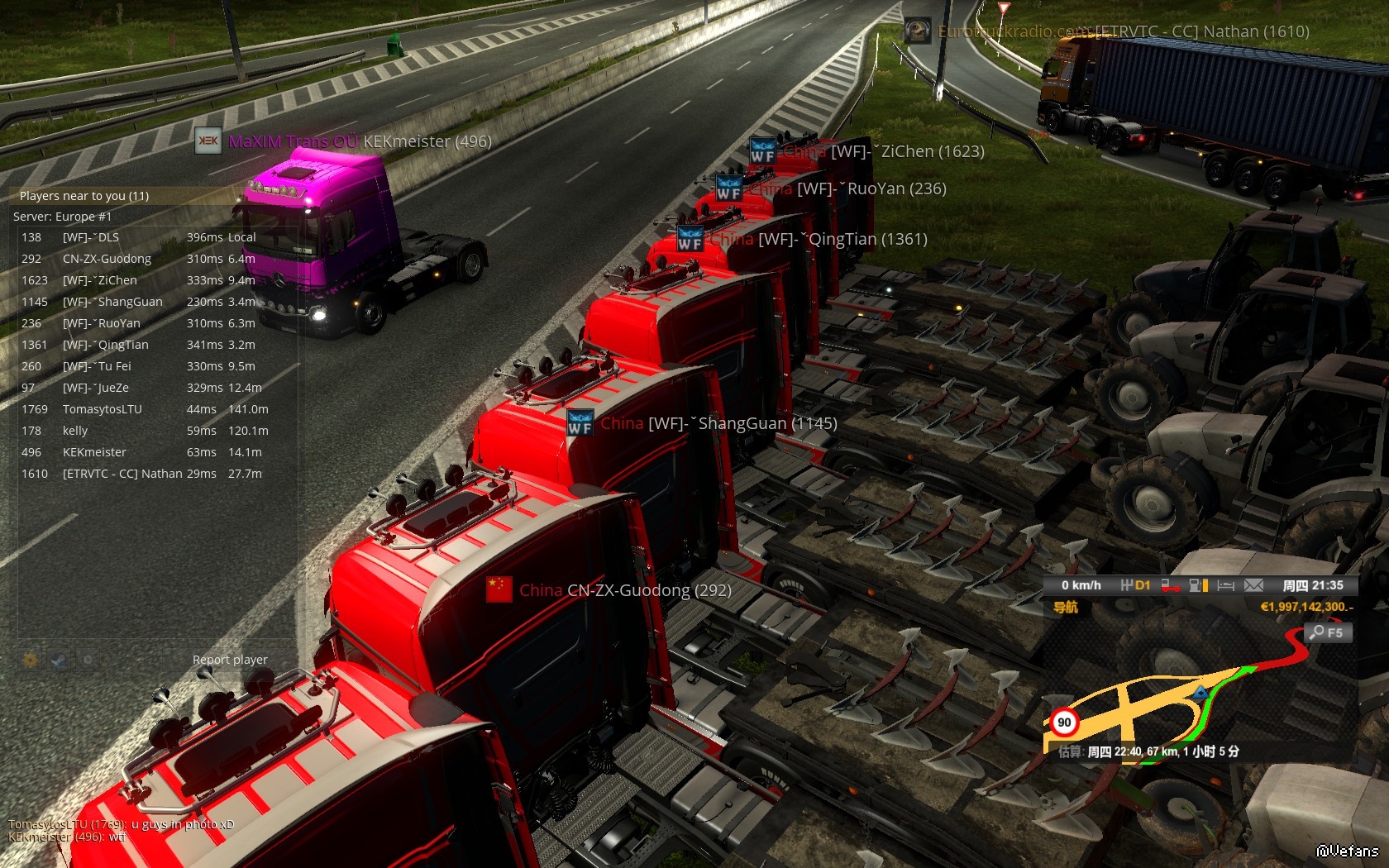Screen dimensions: 1389x868
Task: Select [WF]-`JueZe in nearby players
Action: pyautogui.click(x=95, y=388)
